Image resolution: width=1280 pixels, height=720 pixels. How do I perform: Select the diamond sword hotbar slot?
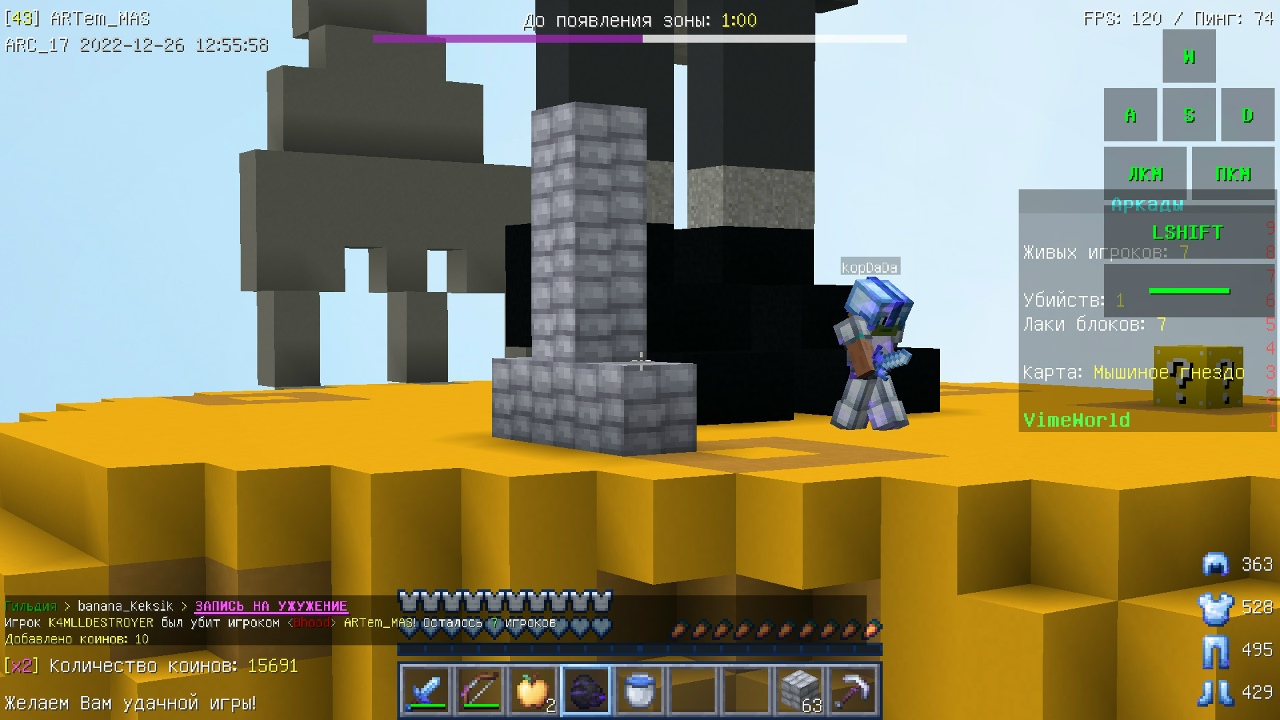[x=424, y=691]
